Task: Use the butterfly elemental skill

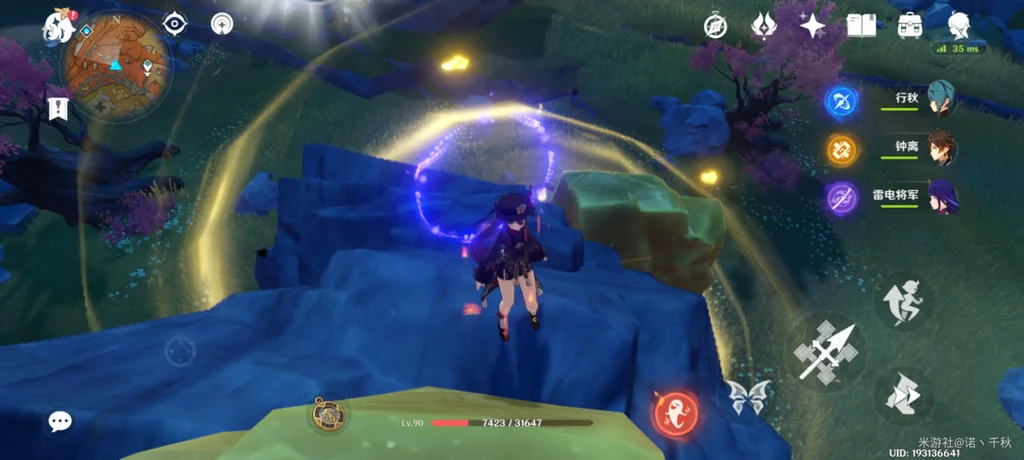Action: [748, 397]
